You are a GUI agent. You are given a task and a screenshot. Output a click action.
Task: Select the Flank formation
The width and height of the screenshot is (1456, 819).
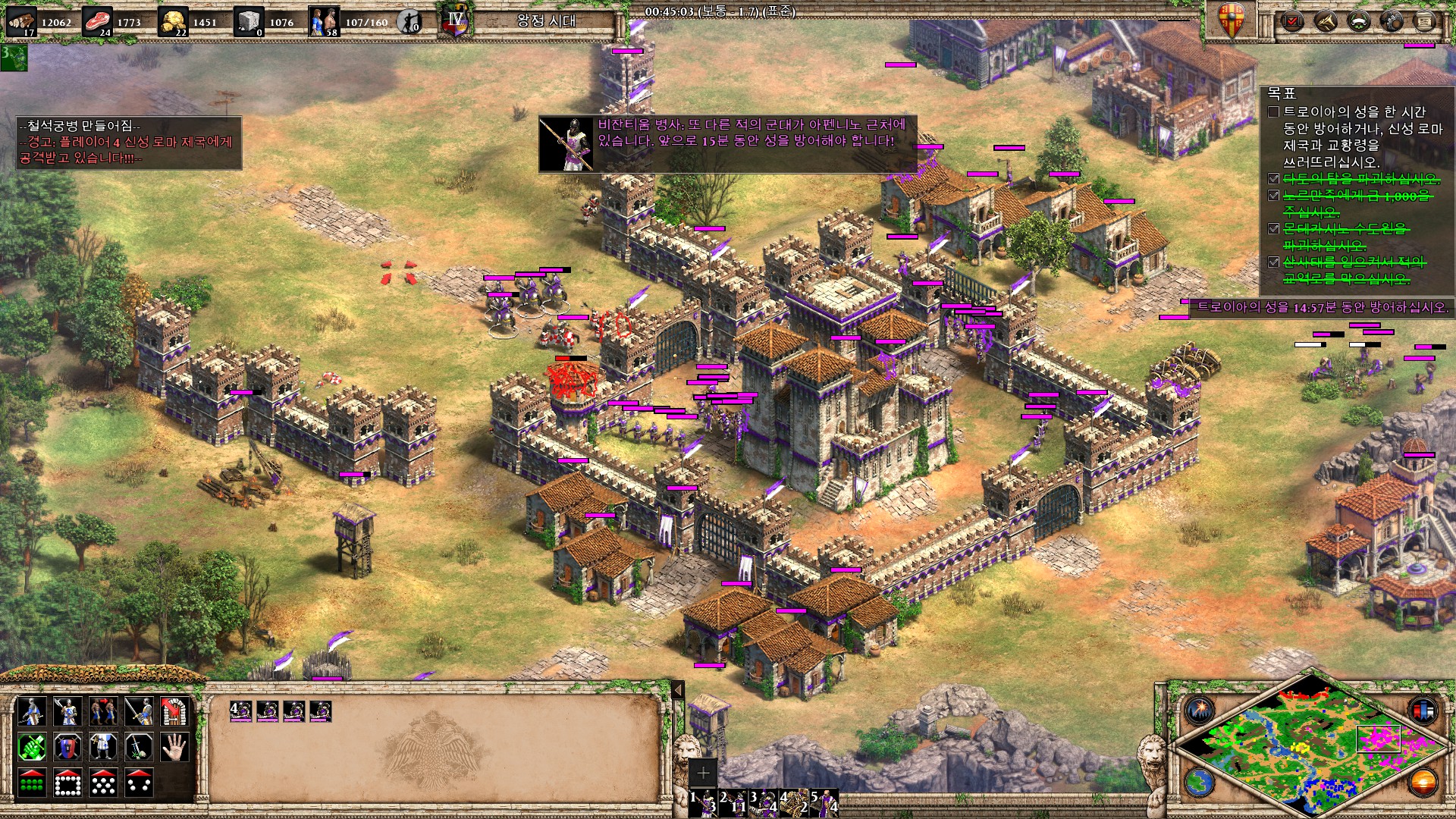coord(139,783)
